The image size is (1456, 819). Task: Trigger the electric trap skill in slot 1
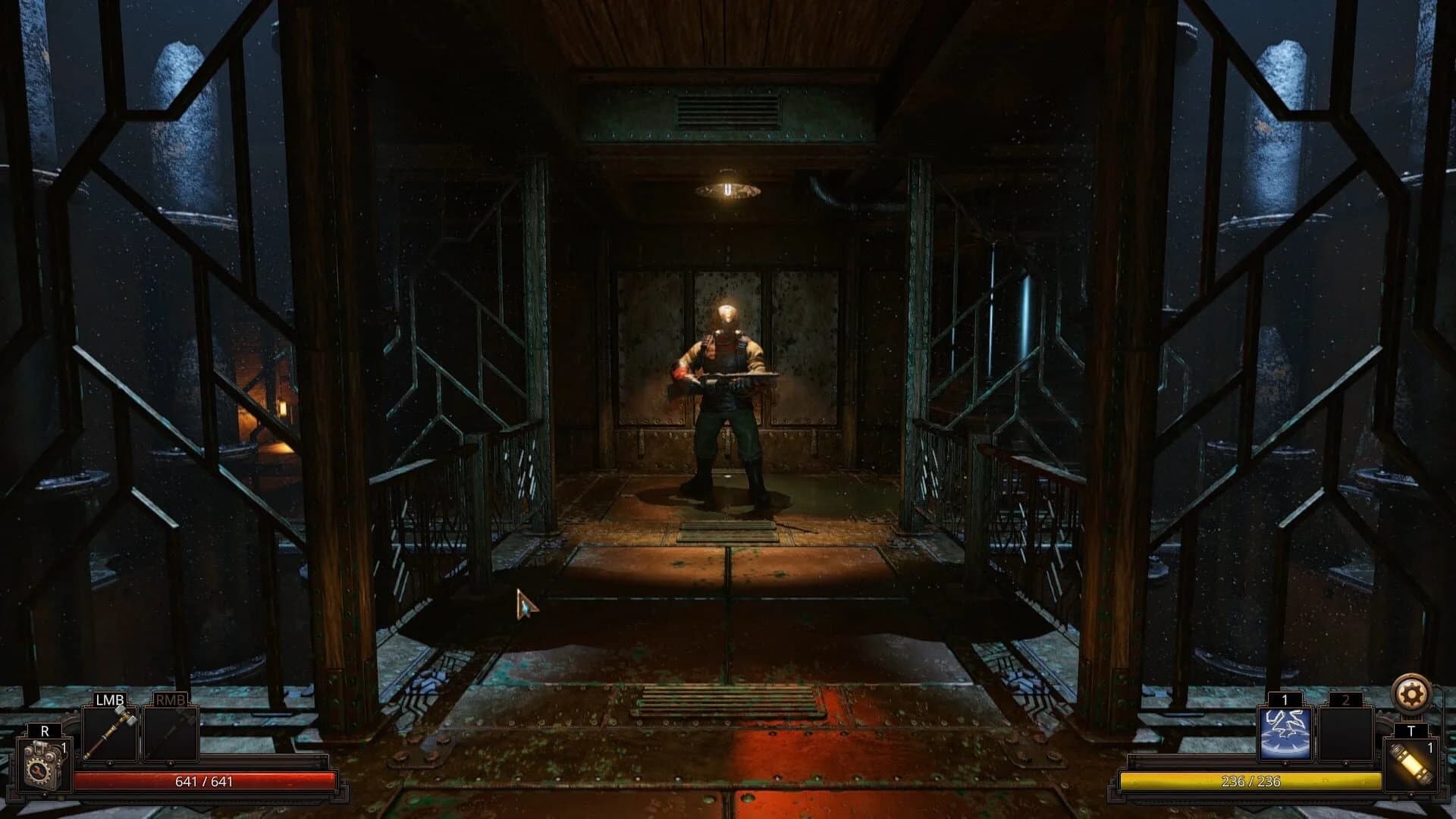pyautogui.click(x=1285, y=735)
